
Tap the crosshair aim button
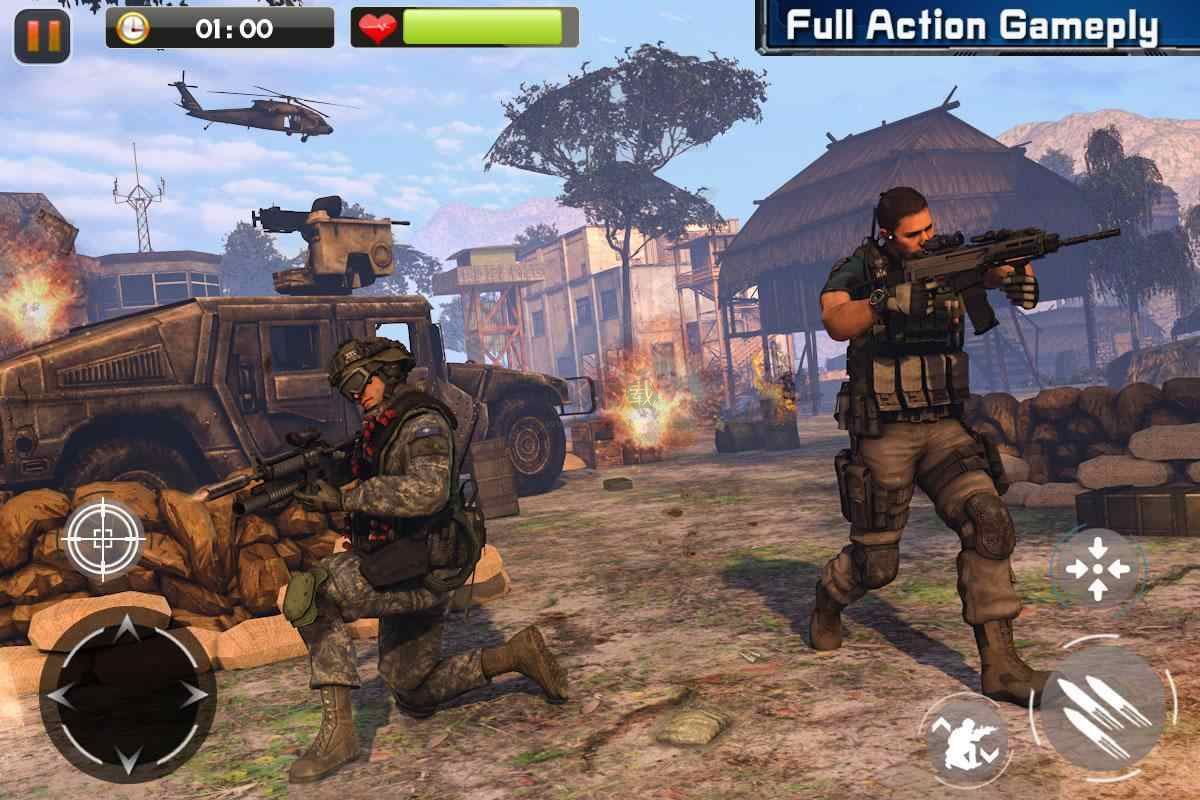pyautogui.click(x=102, y=540)
